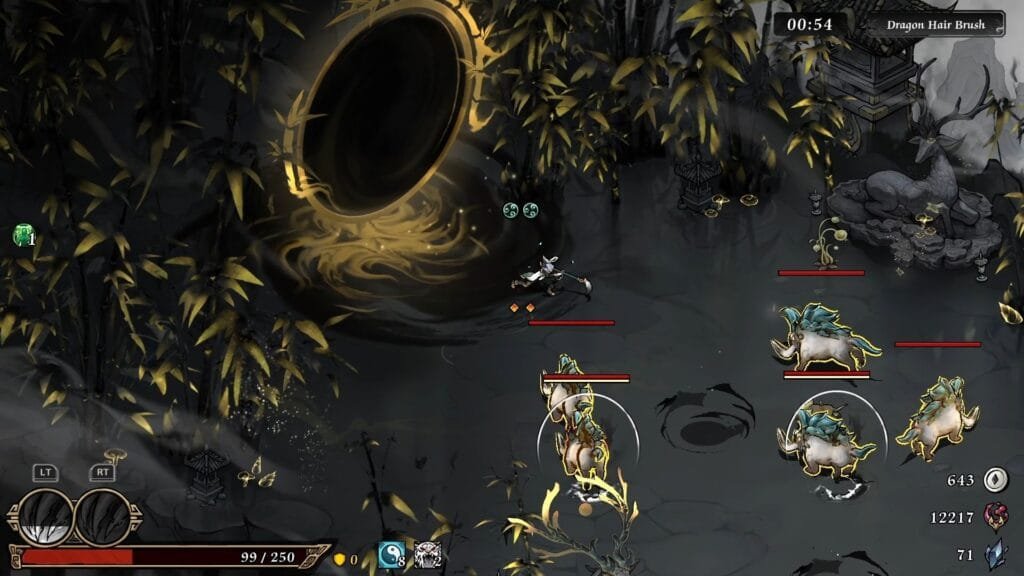Open the Dragon Hair Brush label
Screen dimensions: 1024x576
click(936, 23)
